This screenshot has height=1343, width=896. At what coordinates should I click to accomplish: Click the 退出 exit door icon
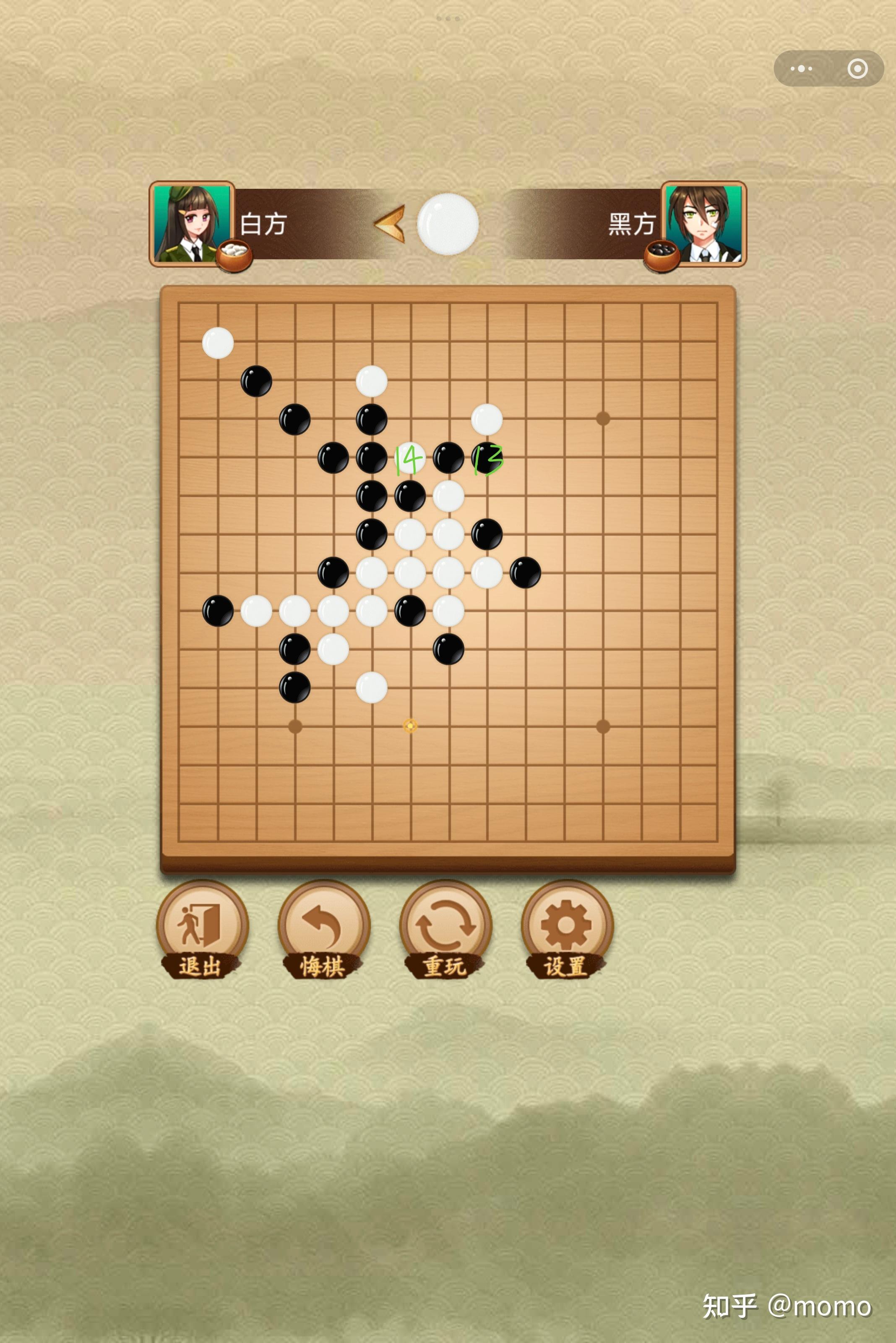(x=203, y=922)
